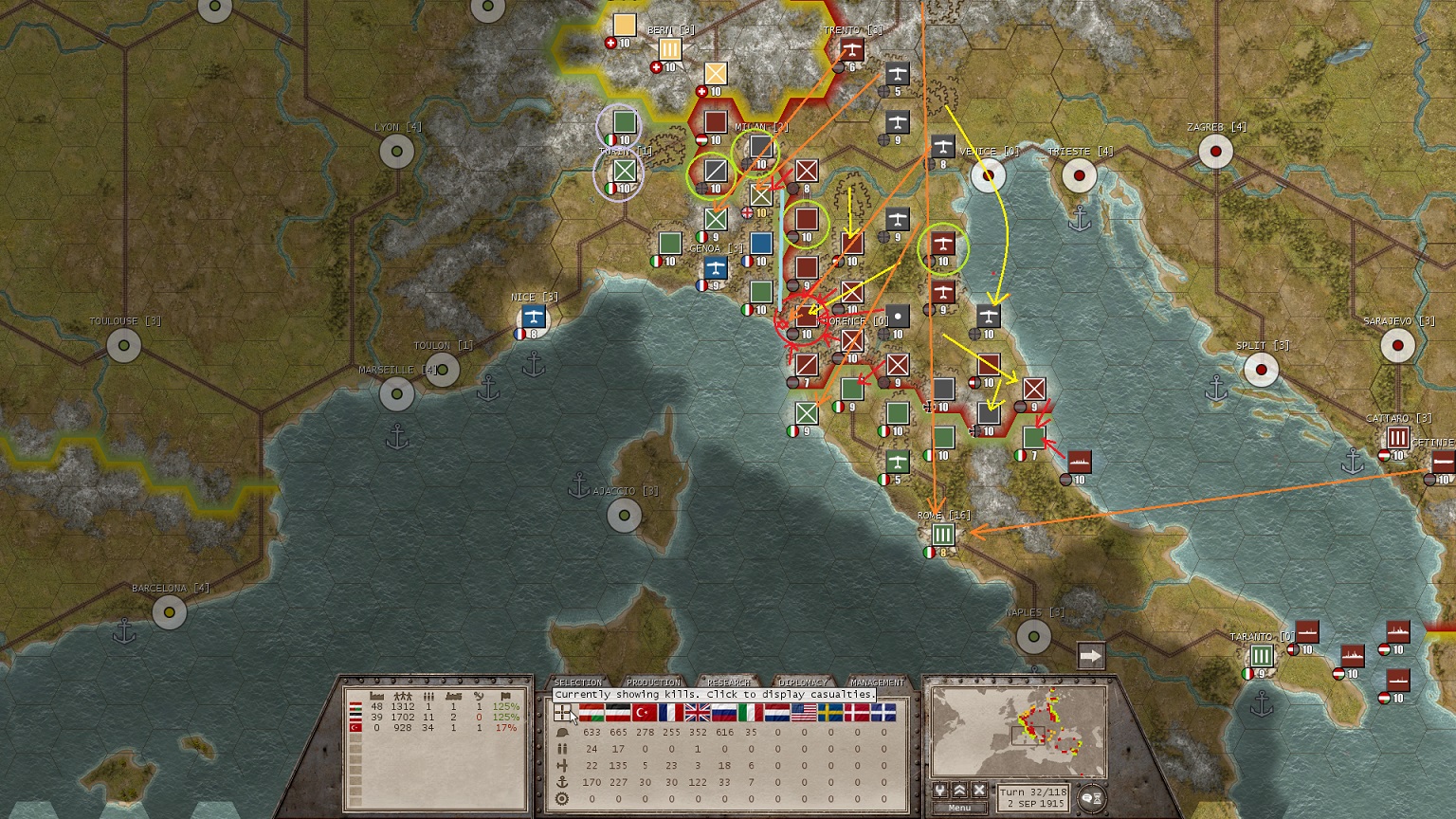The height and width of the screenshot is (819, 1456).
Task: Expand the side panel with the double chevron button
Action: (959, 790)
